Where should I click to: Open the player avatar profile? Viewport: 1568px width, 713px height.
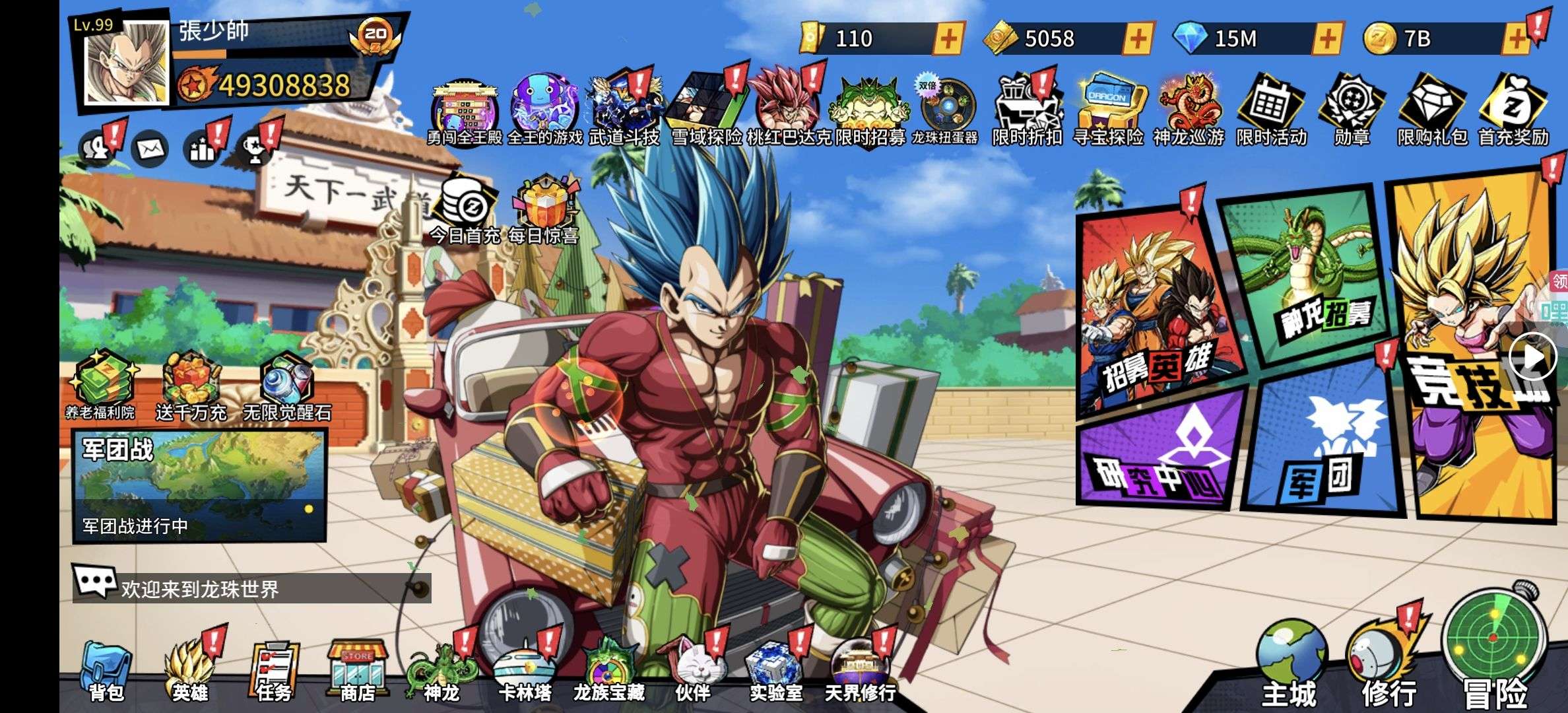click(x=126, y=64)
